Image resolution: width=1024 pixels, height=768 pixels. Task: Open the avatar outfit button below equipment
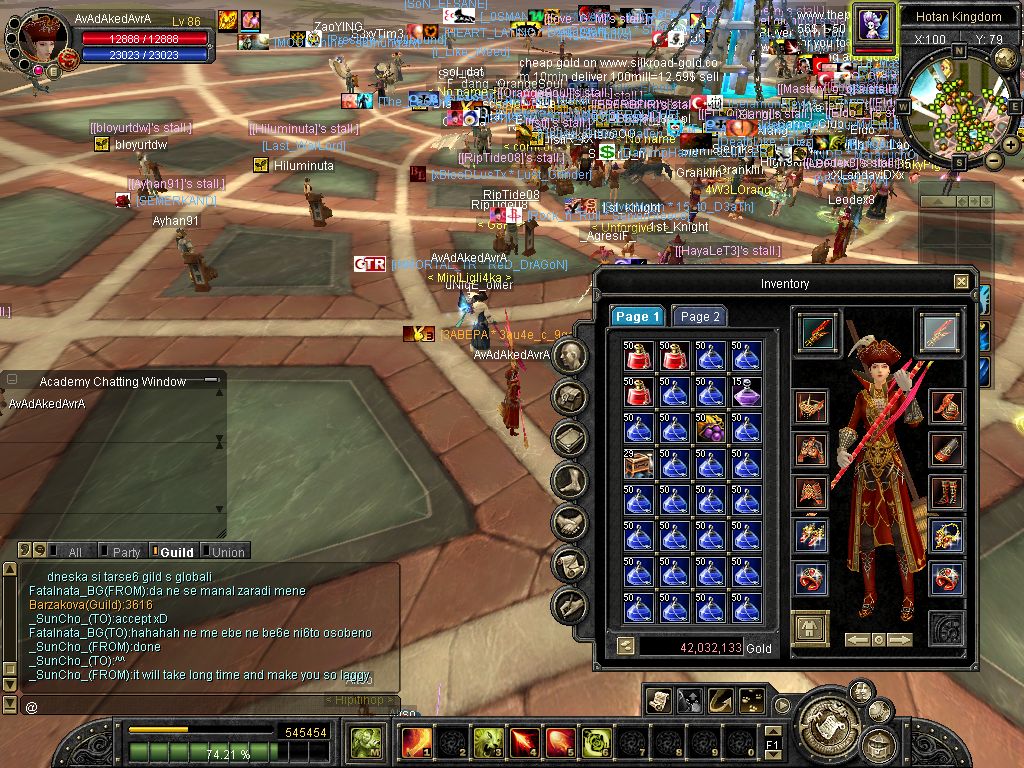811,629
